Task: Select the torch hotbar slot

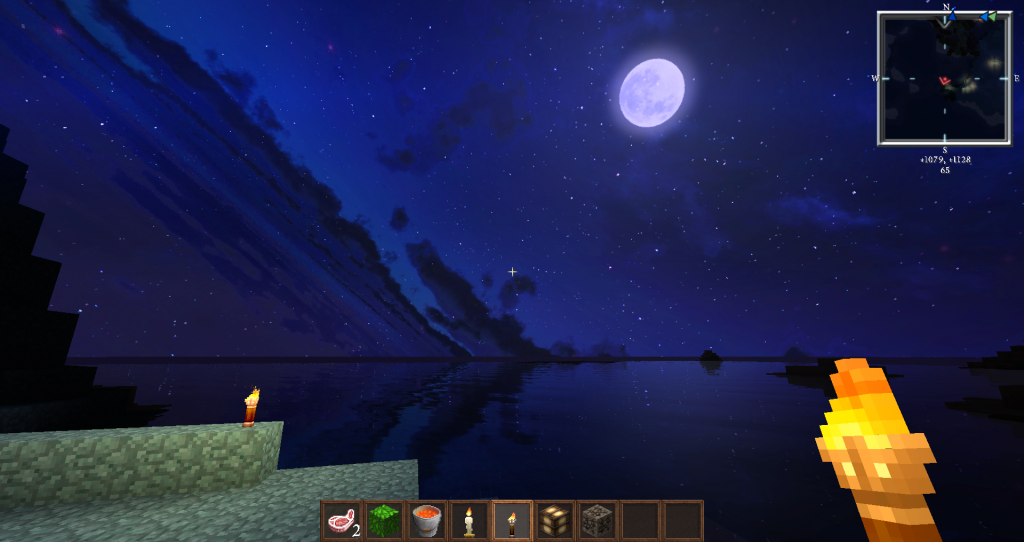Action: point(513,520)
